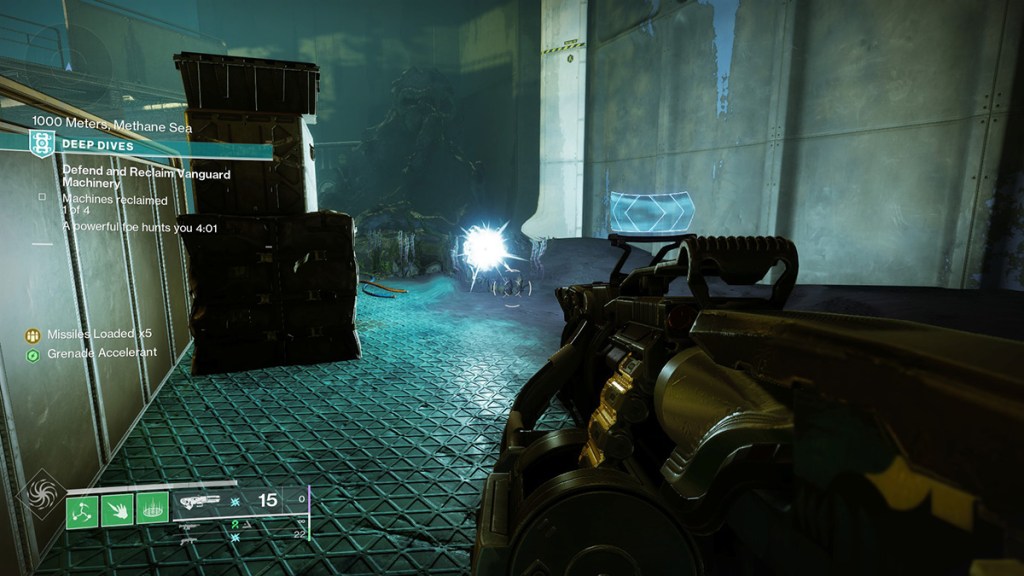Inspect the Missiles Loaded x5 buff icon

pyautogui.click(x=33, y=336)
